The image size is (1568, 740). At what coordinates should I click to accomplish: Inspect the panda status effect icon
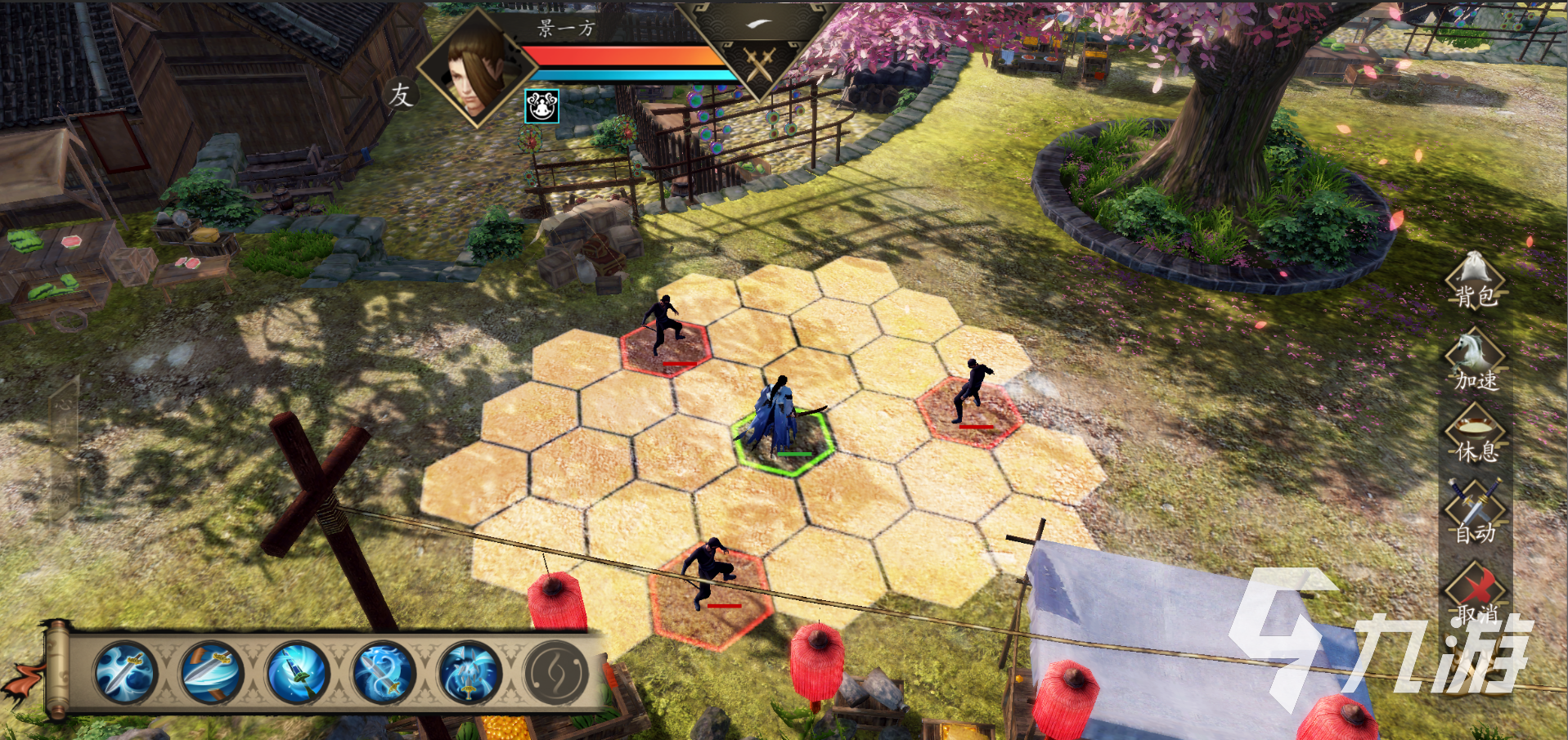click(x=541, y=106)
